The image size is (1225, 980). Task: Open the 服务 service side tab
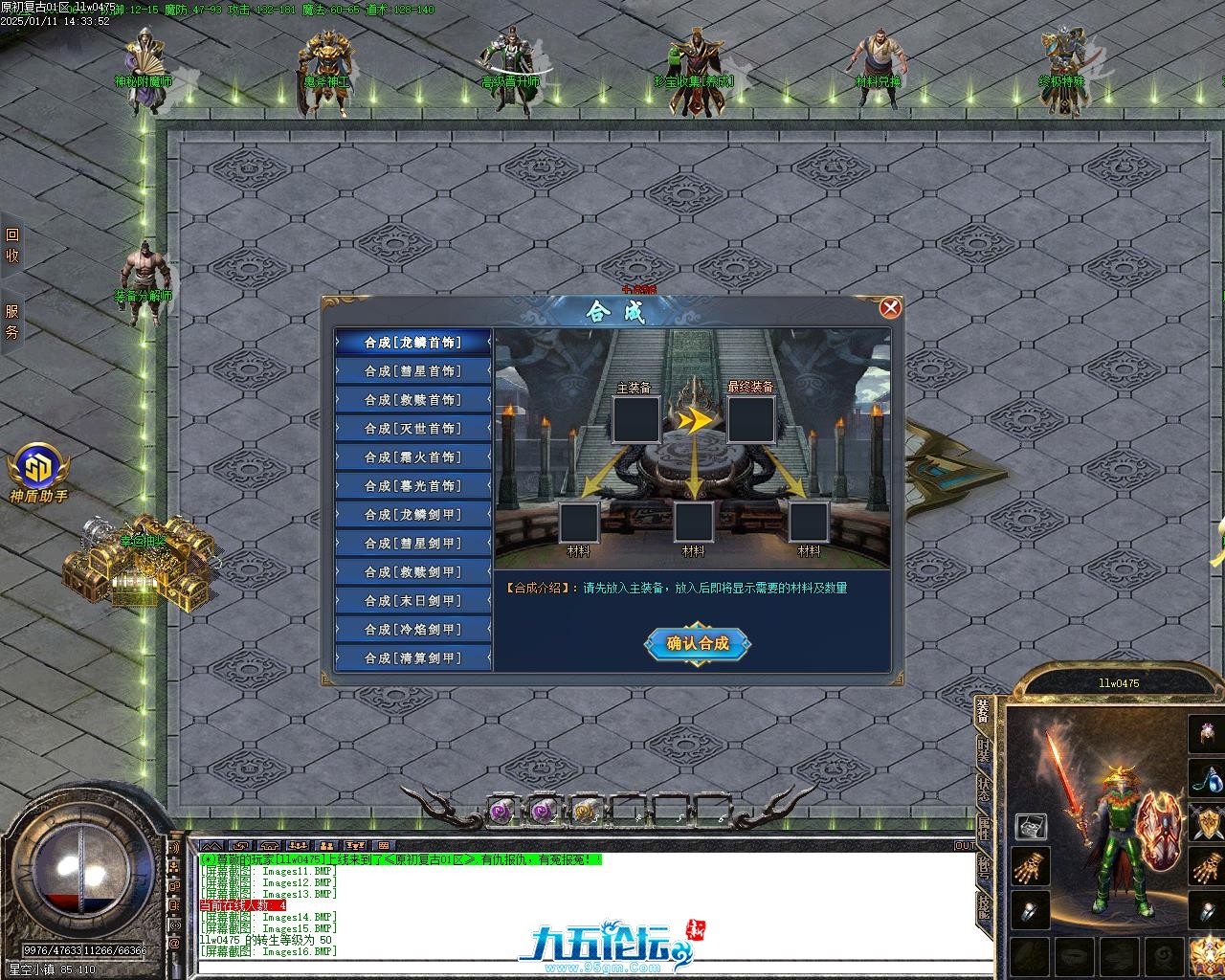[x=12, y=322]
